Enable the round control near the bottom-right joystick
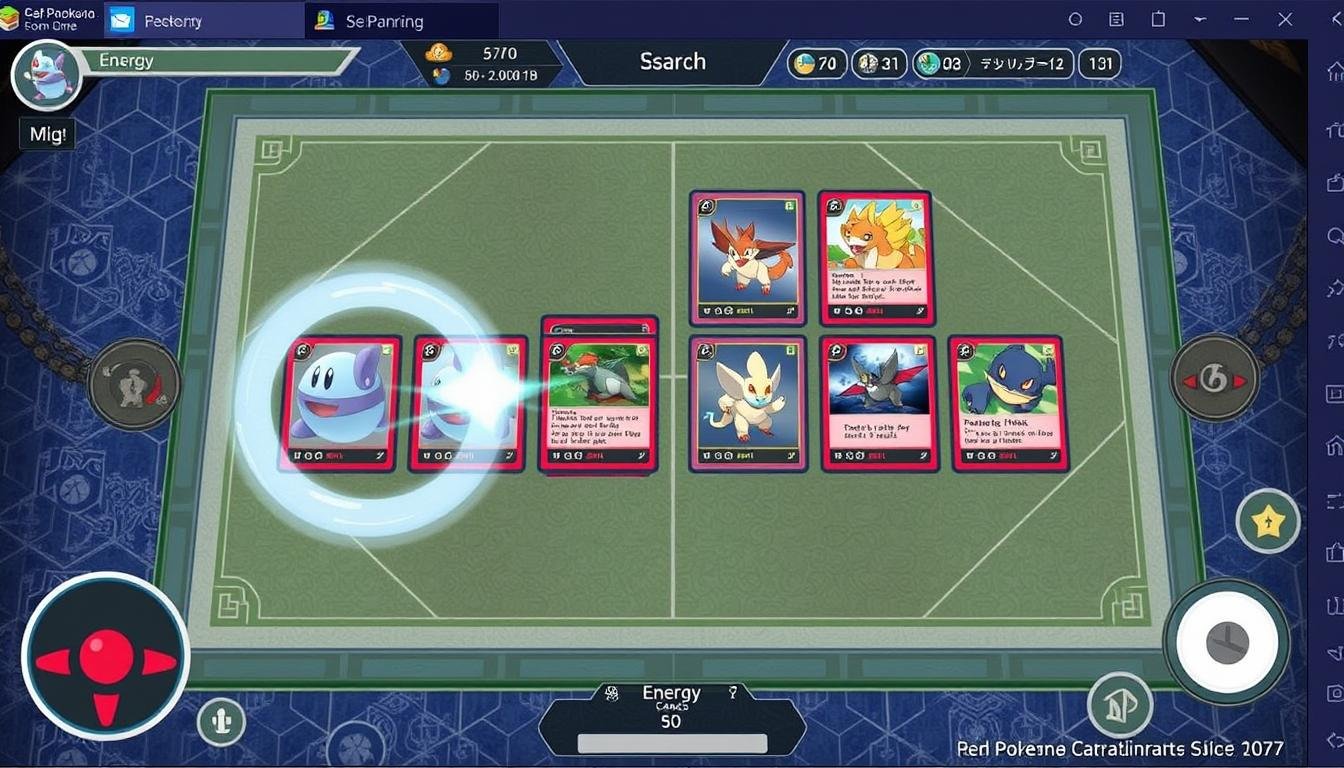This screenshot has width=1344, height=768. tap(1119, 705)
